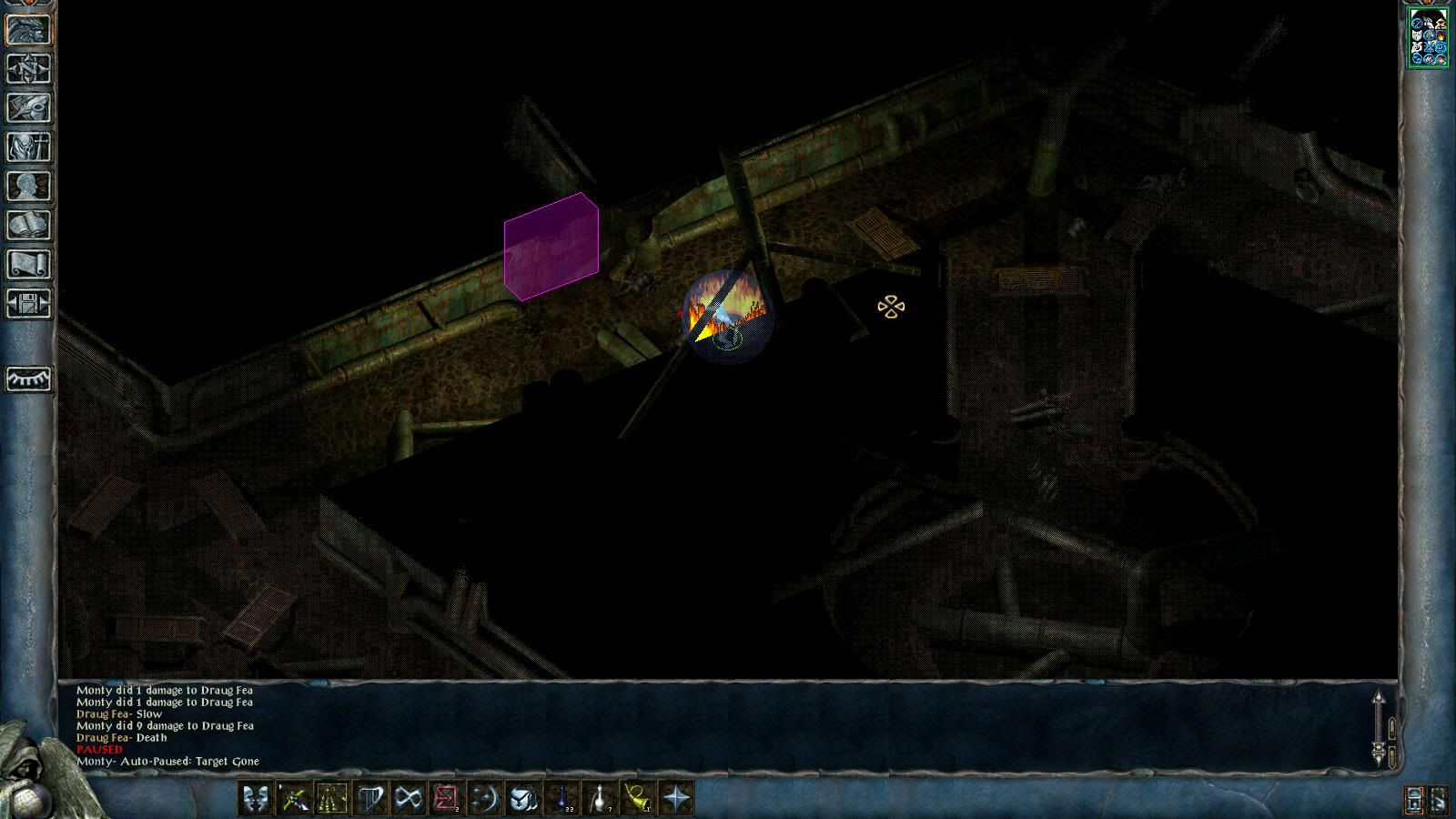1456x819 pixels.
Task: Use the purple potion quick item
Action: click(x=562, y=799)
